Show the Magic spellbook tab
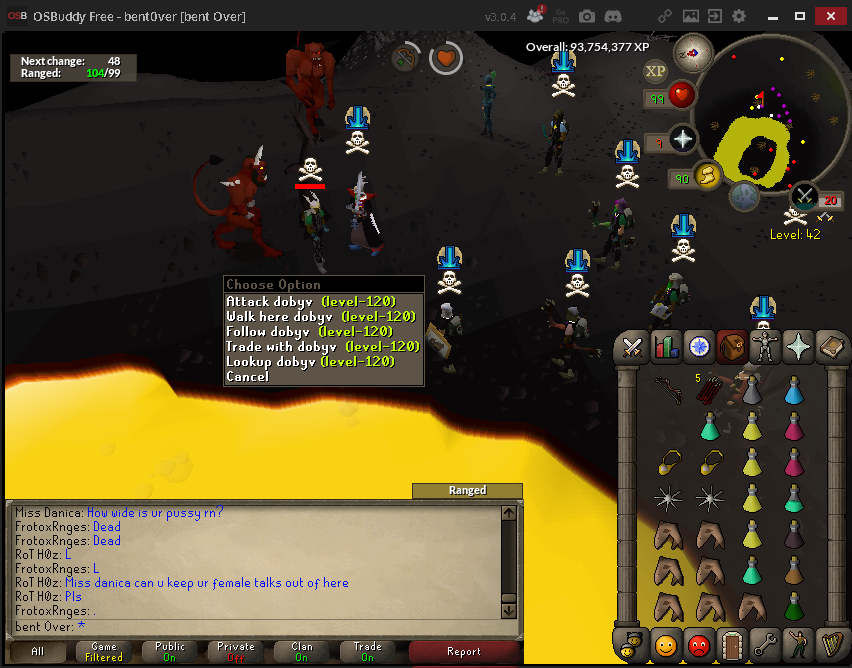This screenshot has width=852, height=668. pos(830,347)
